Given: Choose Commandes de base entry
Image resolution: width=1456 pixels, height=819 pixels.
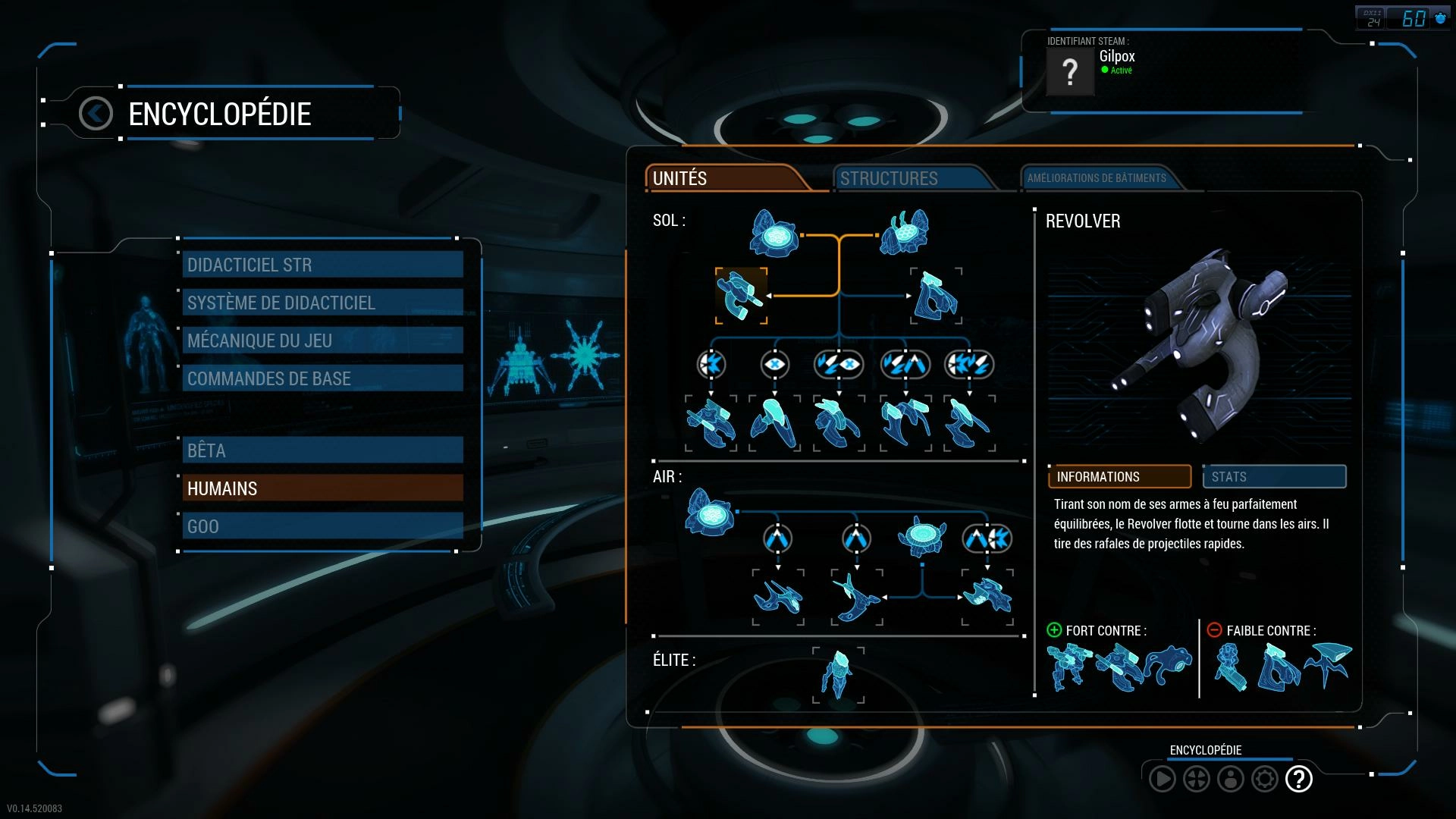Looking at the screenshot, I should [x=322, y=378].
